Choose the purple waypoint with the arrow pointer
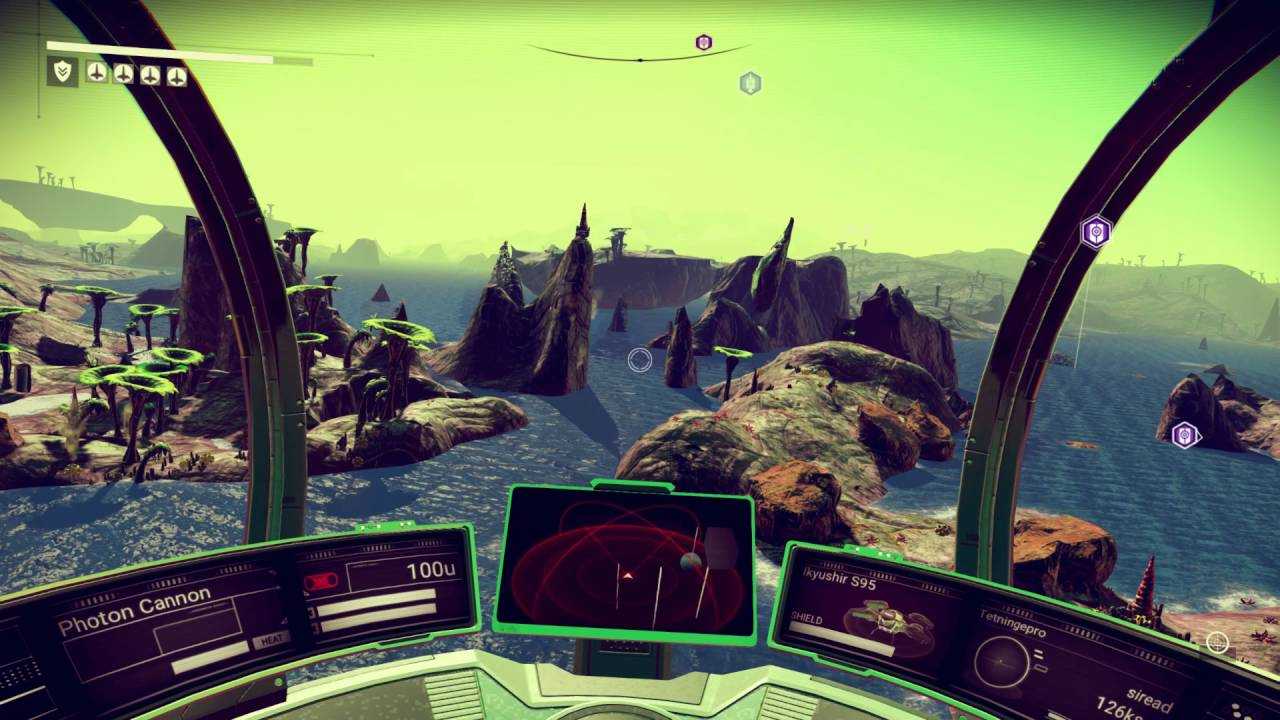This screenshot has width=1280, height=720. 1185,434
